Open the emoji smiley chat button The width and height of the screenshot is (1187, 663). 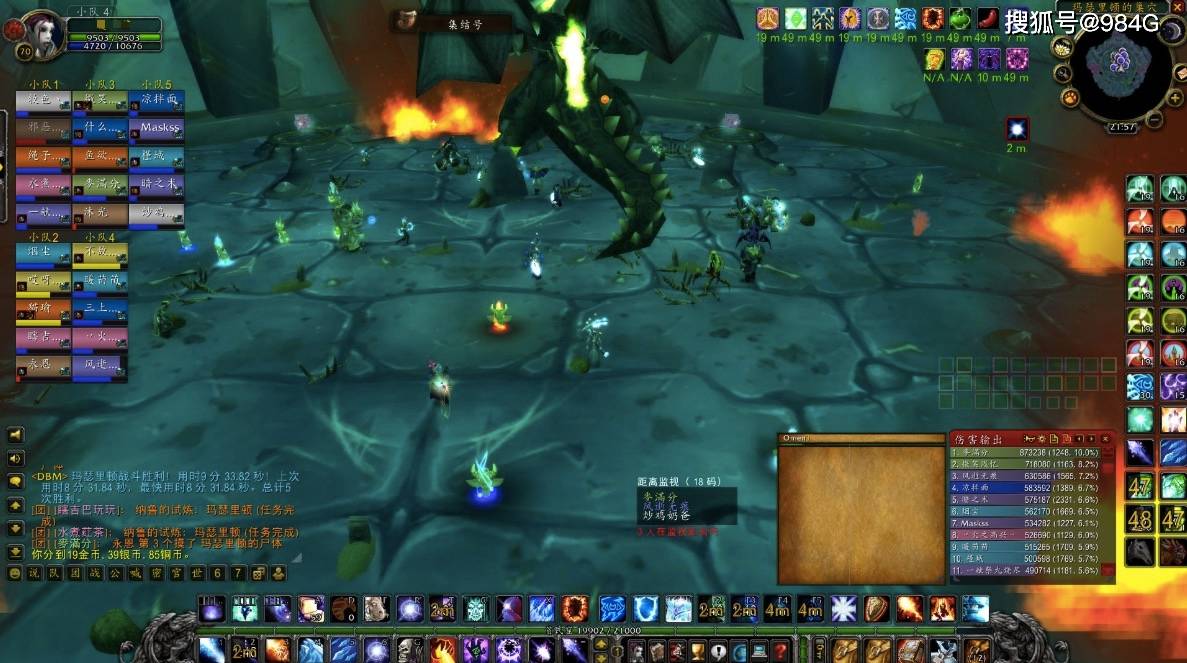point(15,574)
